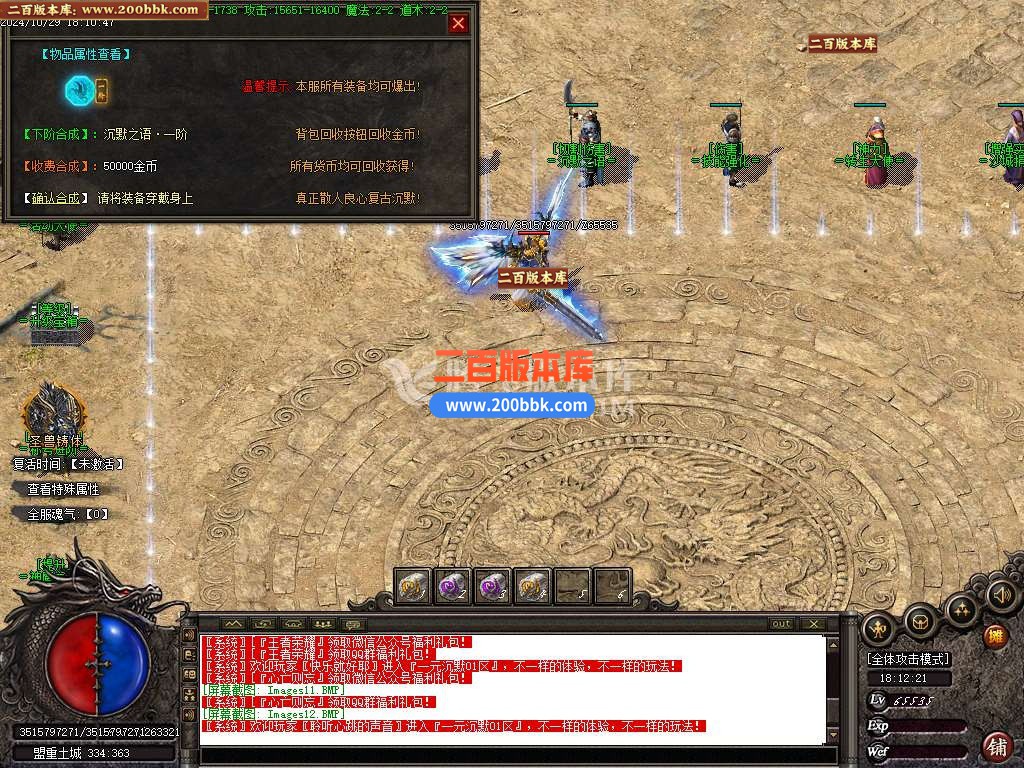Image resolution: width=1024 pixels, height=768 pixels.
Task: Use the purple item in hotbar slot 2
Action: [453, 587]
